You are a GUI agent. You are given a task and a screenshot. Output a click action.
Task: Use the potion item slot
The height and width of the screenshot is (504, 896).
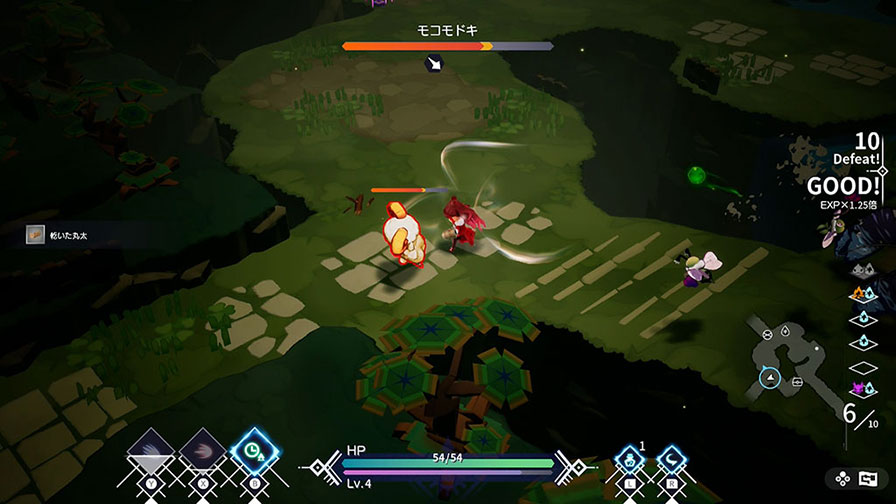(x=629, y=462)
